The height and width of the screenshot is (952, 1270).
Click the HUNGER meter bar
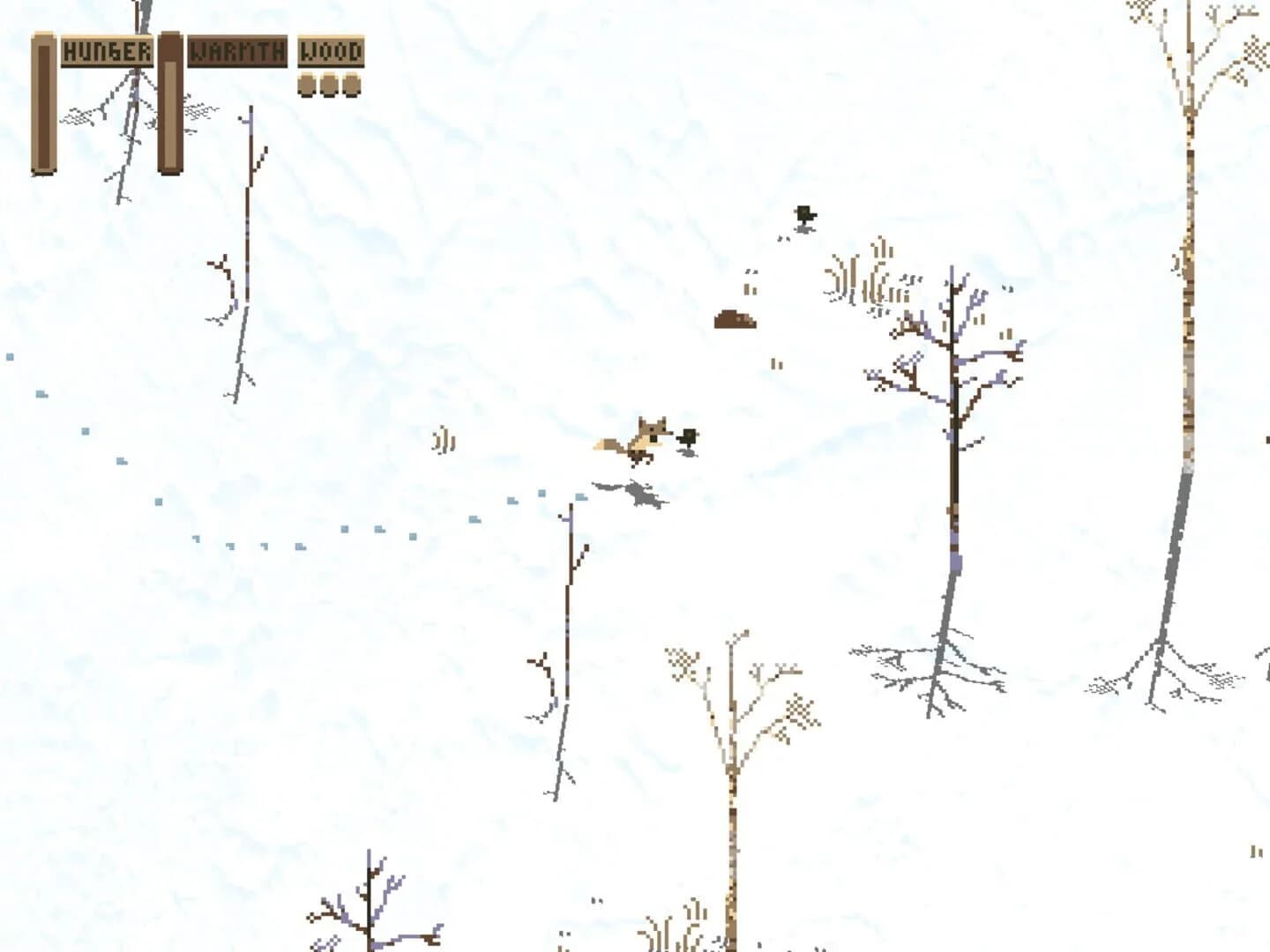42,101
